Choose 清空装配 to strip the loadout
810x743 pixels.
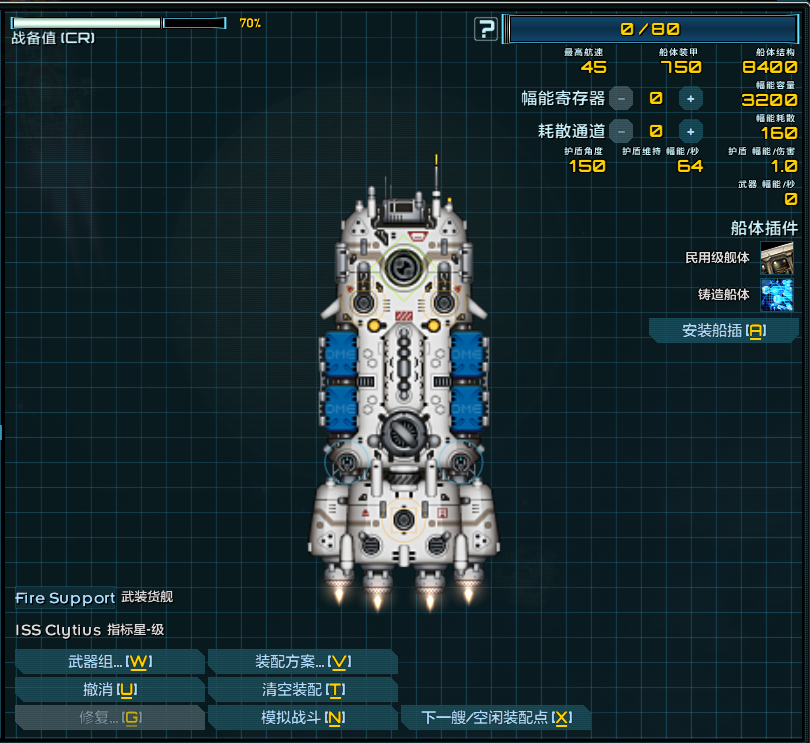(x=302, y=690)
